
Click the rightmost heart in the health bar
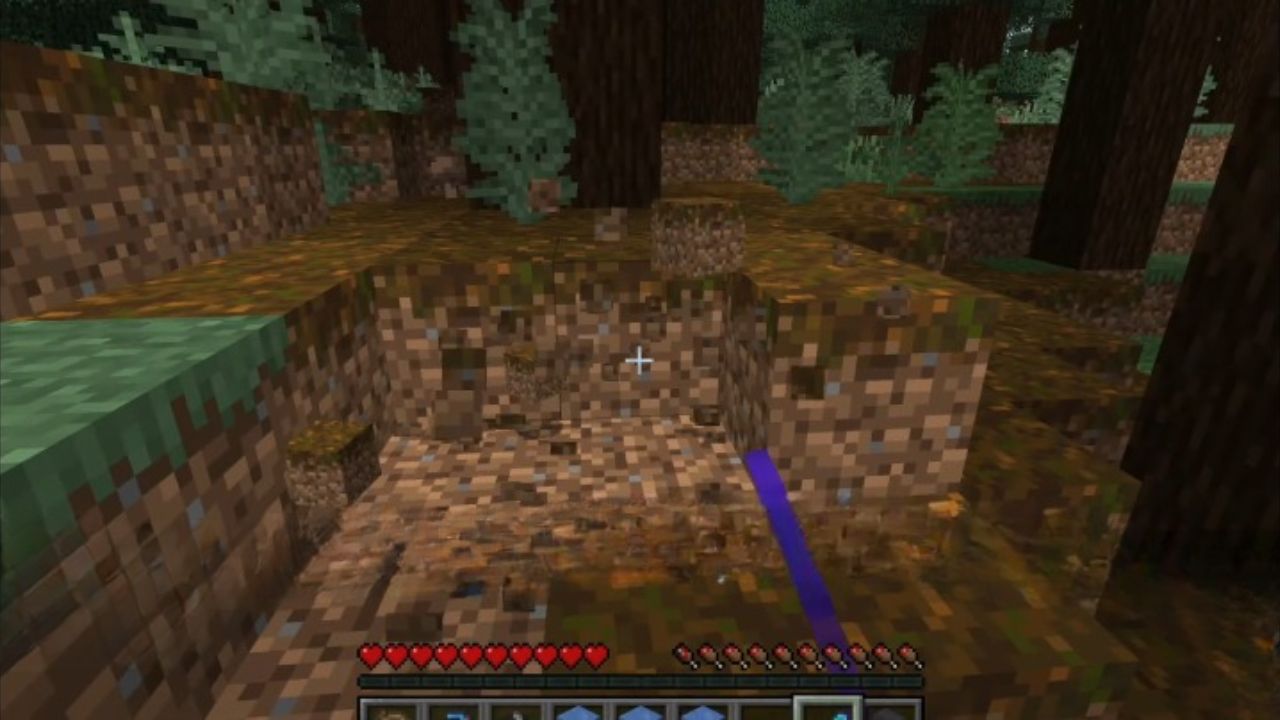point(595,655)
